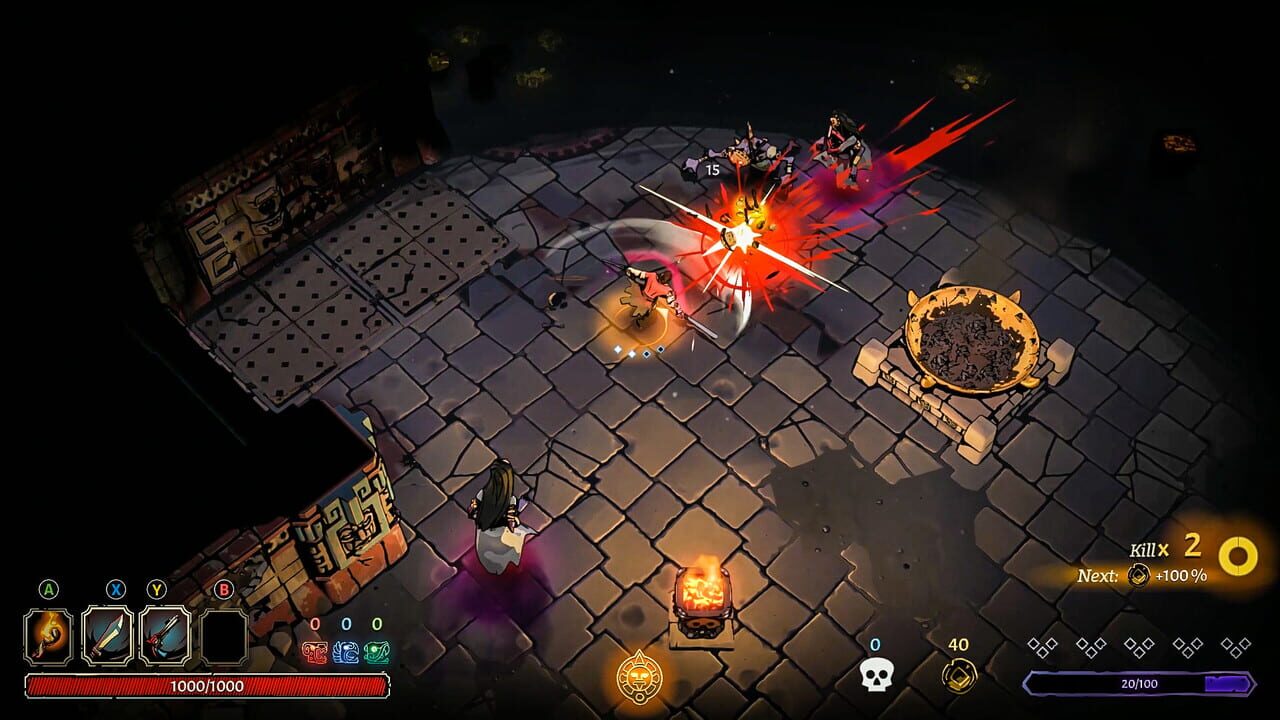The width and height of the screenshot is (1280, 720).
Task: Click the first corruption diamond marker pair
Action: 1042,645
